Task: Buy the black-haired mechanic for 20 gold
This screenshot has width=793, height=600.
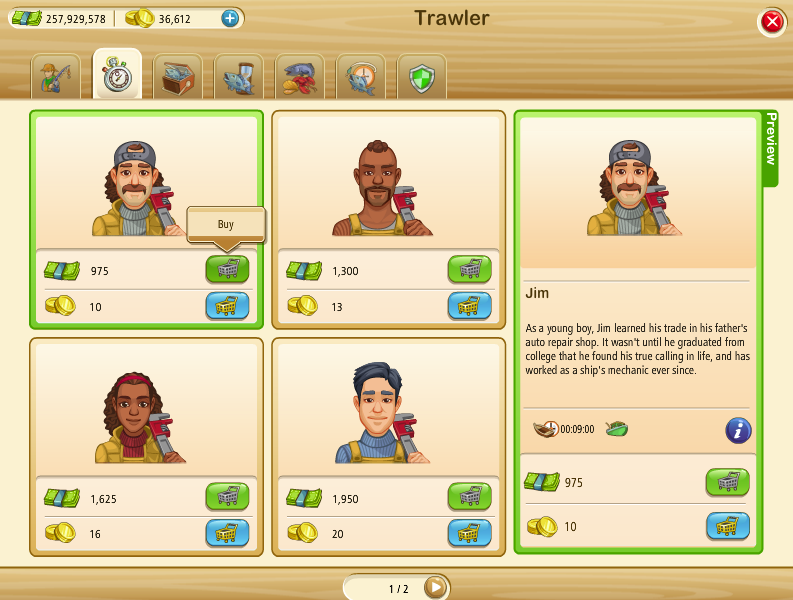Action: pyautogui.click(x=469, y=533)
